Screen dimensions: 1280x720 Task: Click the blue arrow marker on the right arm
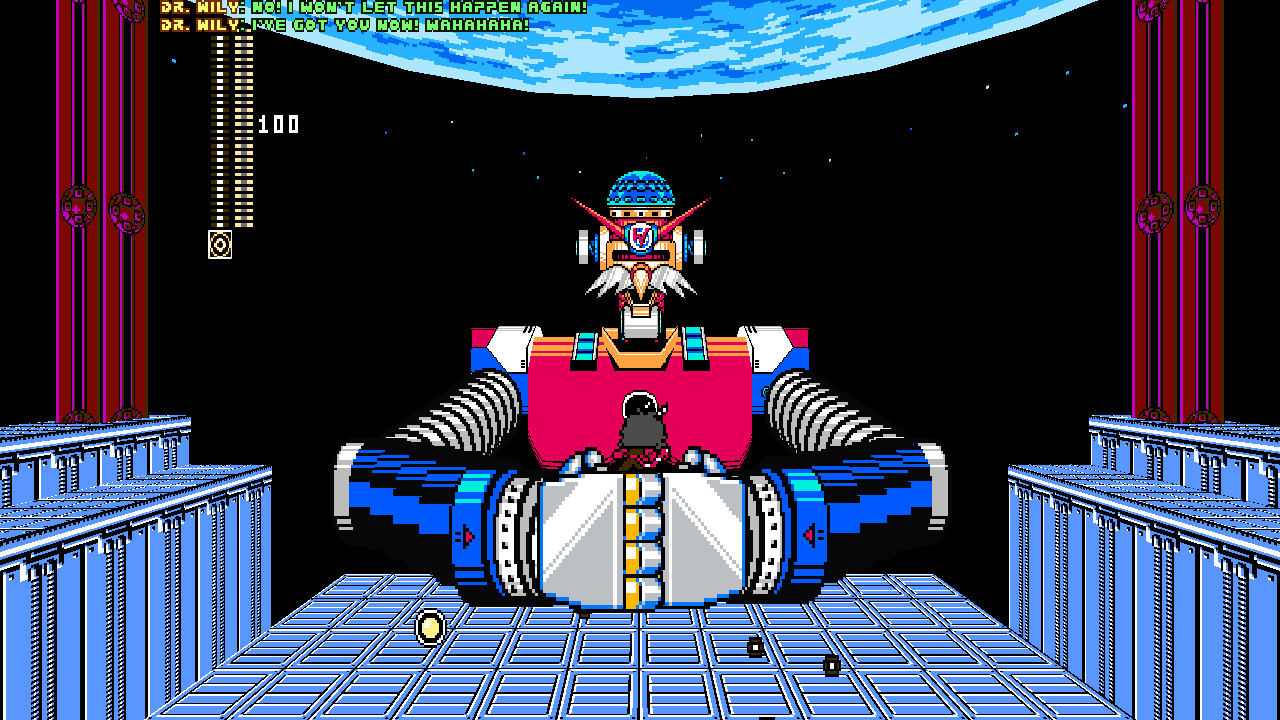pos(812,535)
